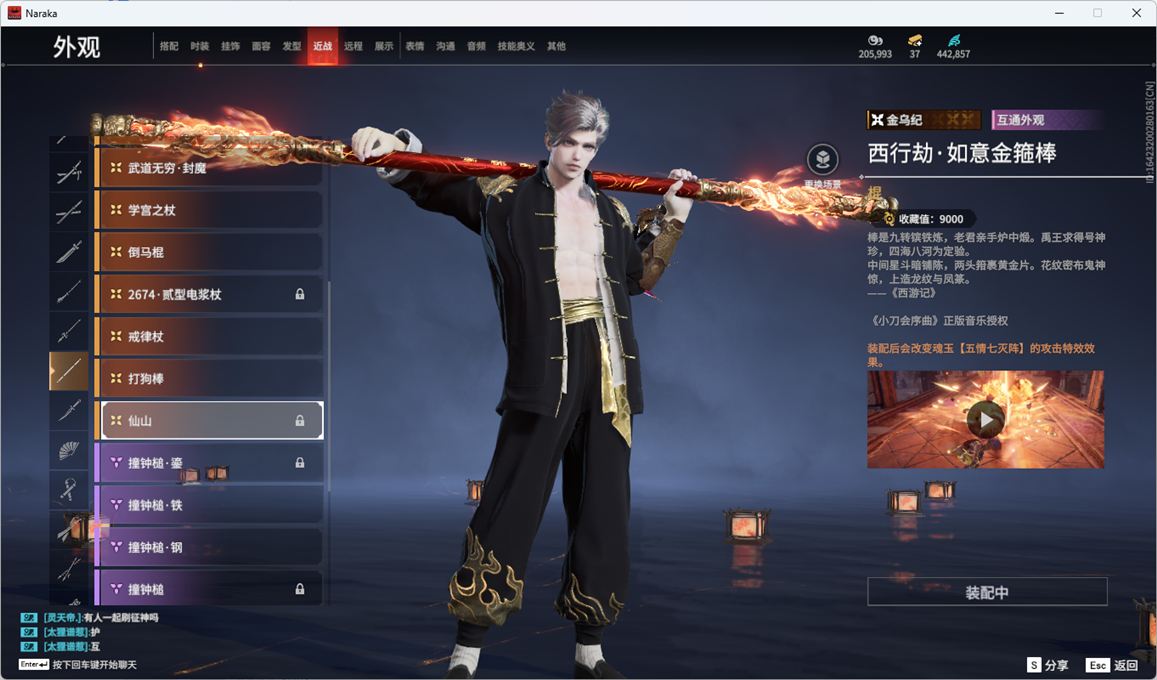Screen dimensions: 1157x680
Task: Choose the 倒马棍 skin entry
Action: click(209, 252)
